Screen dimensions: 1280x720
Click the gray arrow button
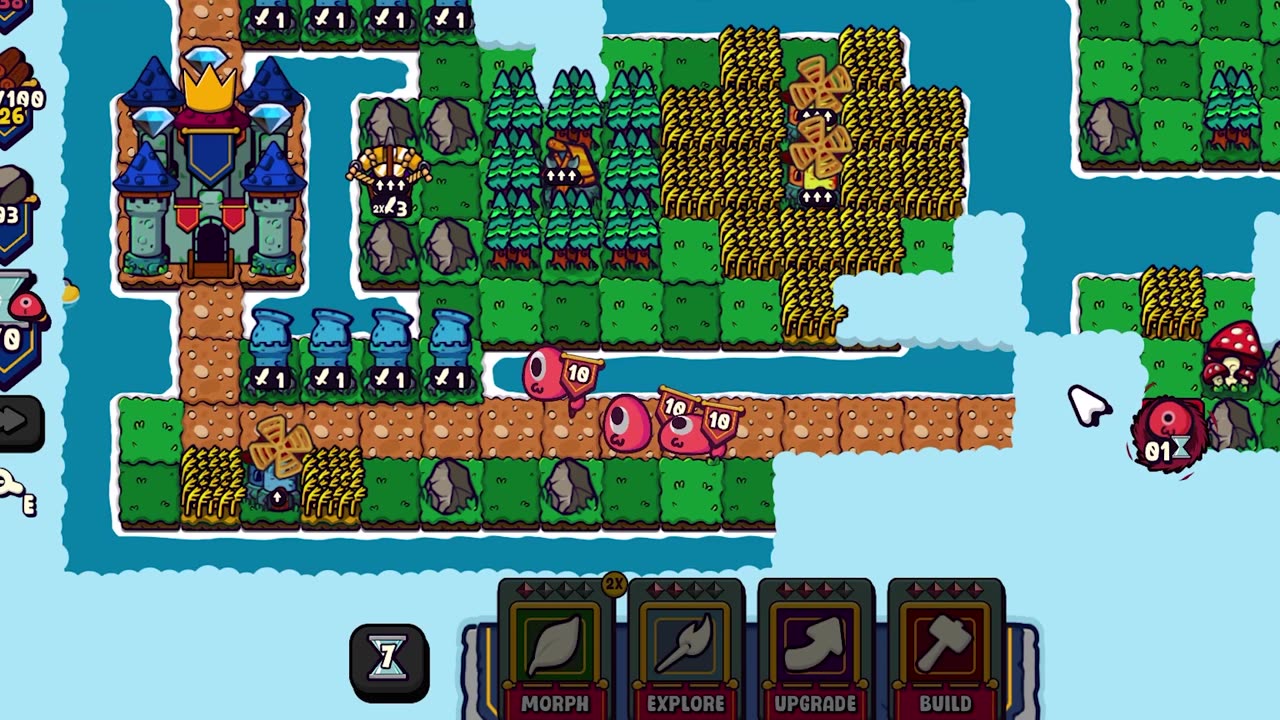(x=18, y=422)
